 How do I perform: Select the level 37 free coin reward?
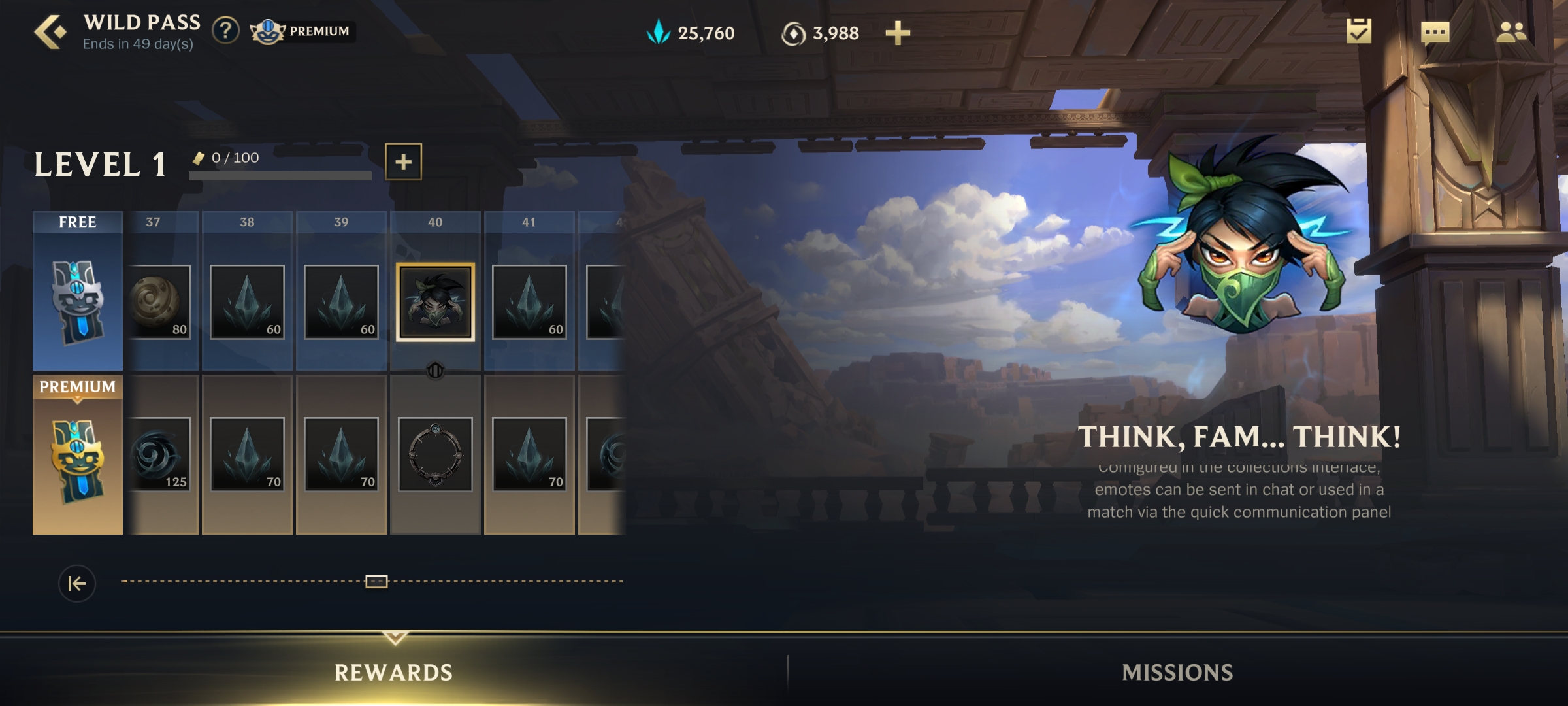tap(159, 302)
